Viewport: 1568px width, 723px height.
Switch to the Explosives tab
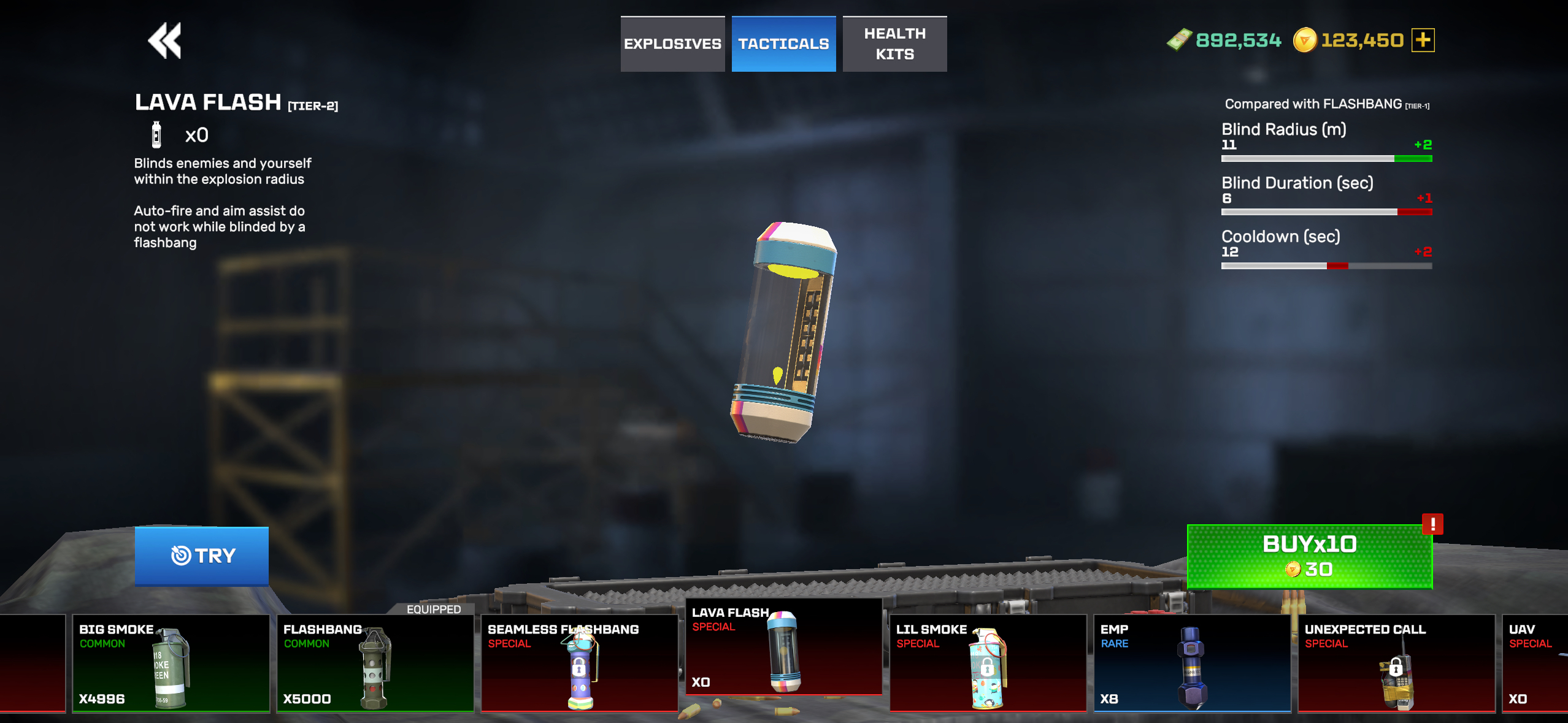click(x=672, y=44)
